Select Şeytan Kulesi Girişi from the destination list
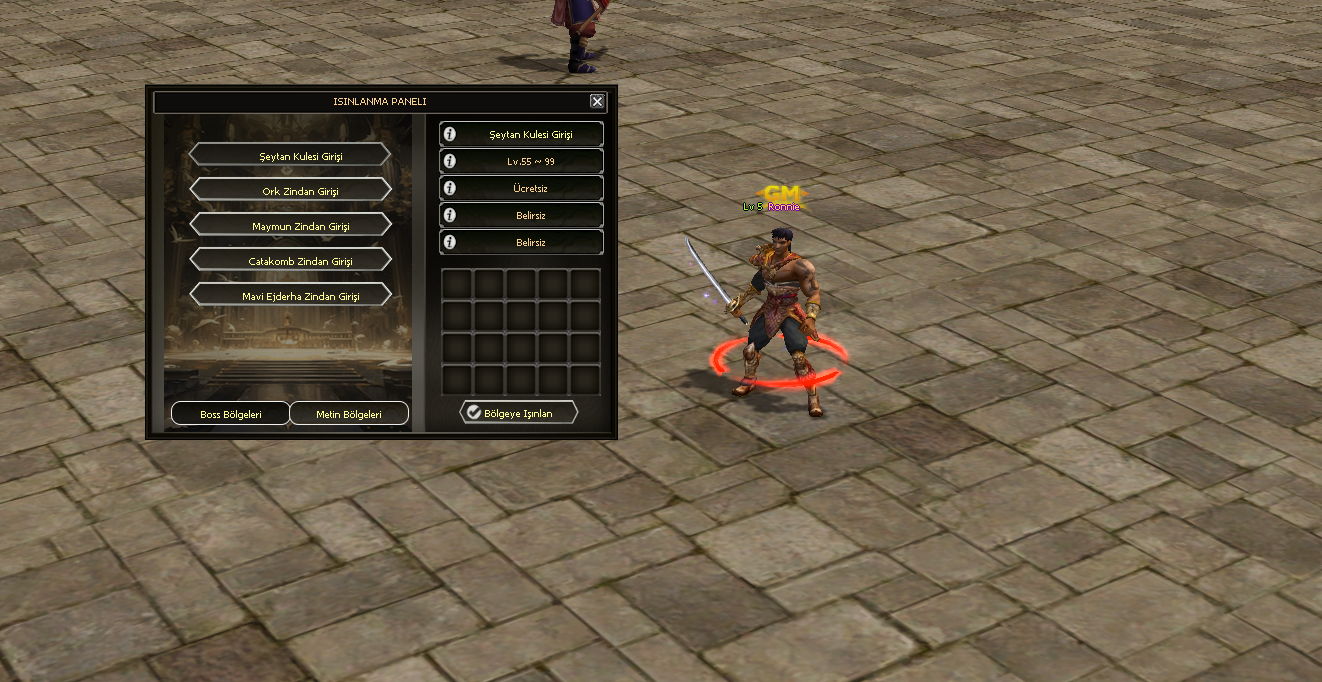1322x682 pixels. coord(289,155)
